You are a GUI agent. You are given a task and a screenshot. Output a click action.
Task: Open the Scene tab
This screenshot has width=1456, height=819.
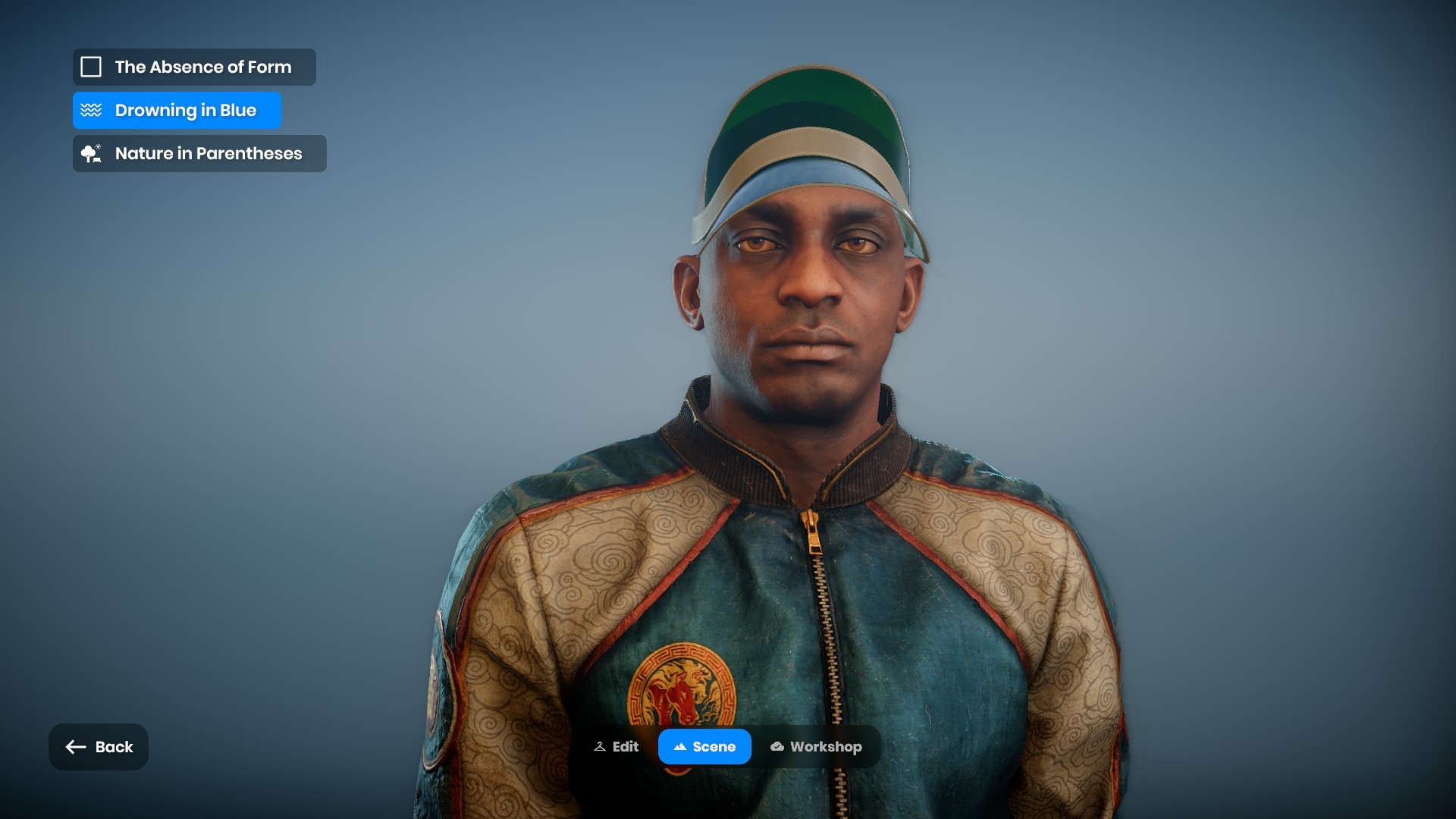(704, 747)
